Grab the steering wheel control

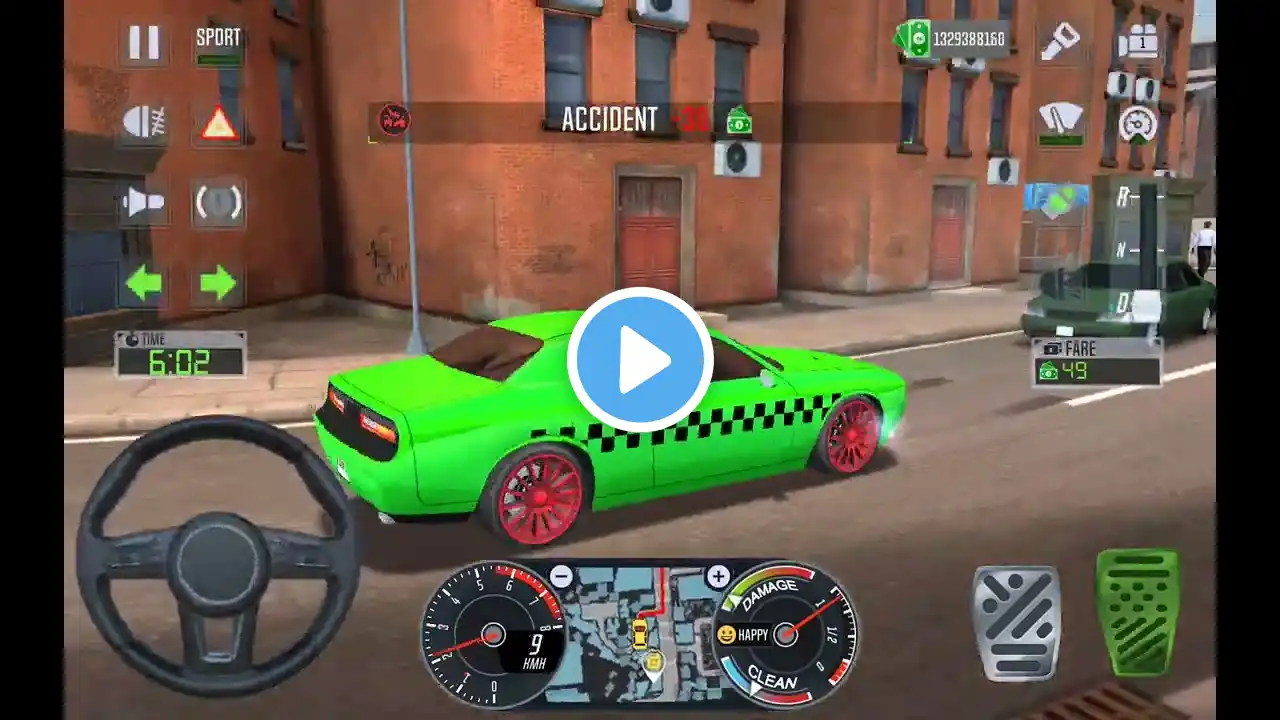pos(218,557)
